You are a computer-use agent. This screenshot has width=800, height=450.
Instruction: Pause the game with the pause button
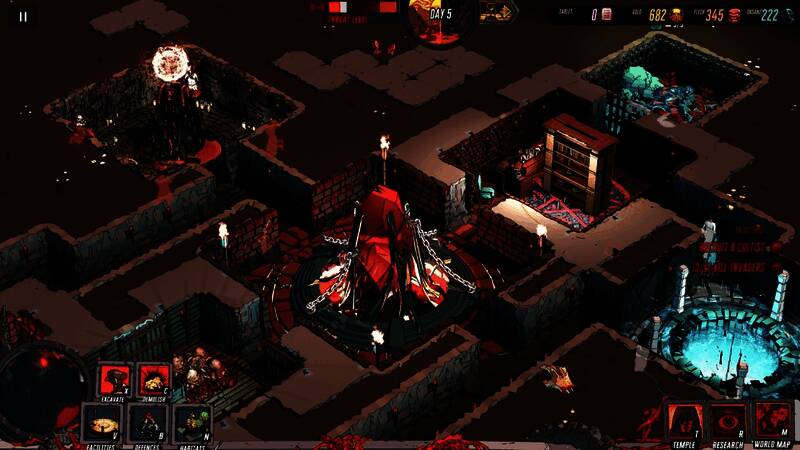tap(23, 16)
